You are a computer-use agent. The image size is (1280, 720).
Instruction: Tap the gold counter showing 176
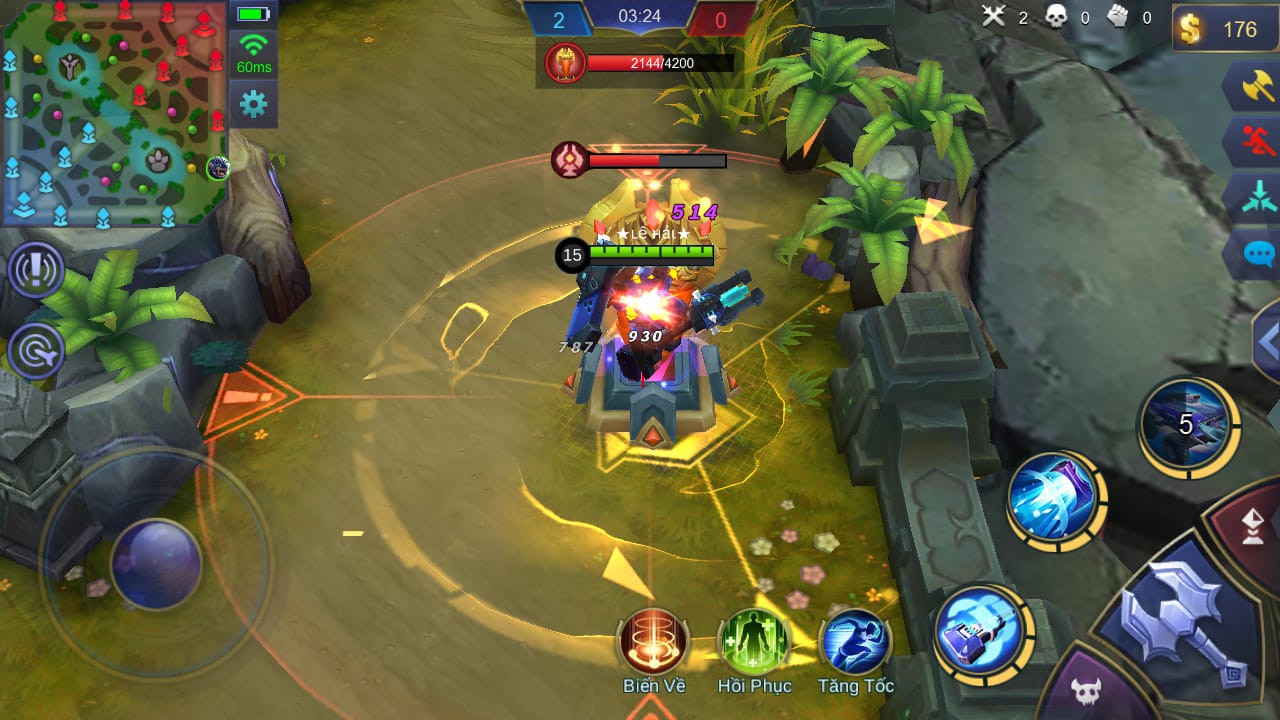[x=1222, y=29]
